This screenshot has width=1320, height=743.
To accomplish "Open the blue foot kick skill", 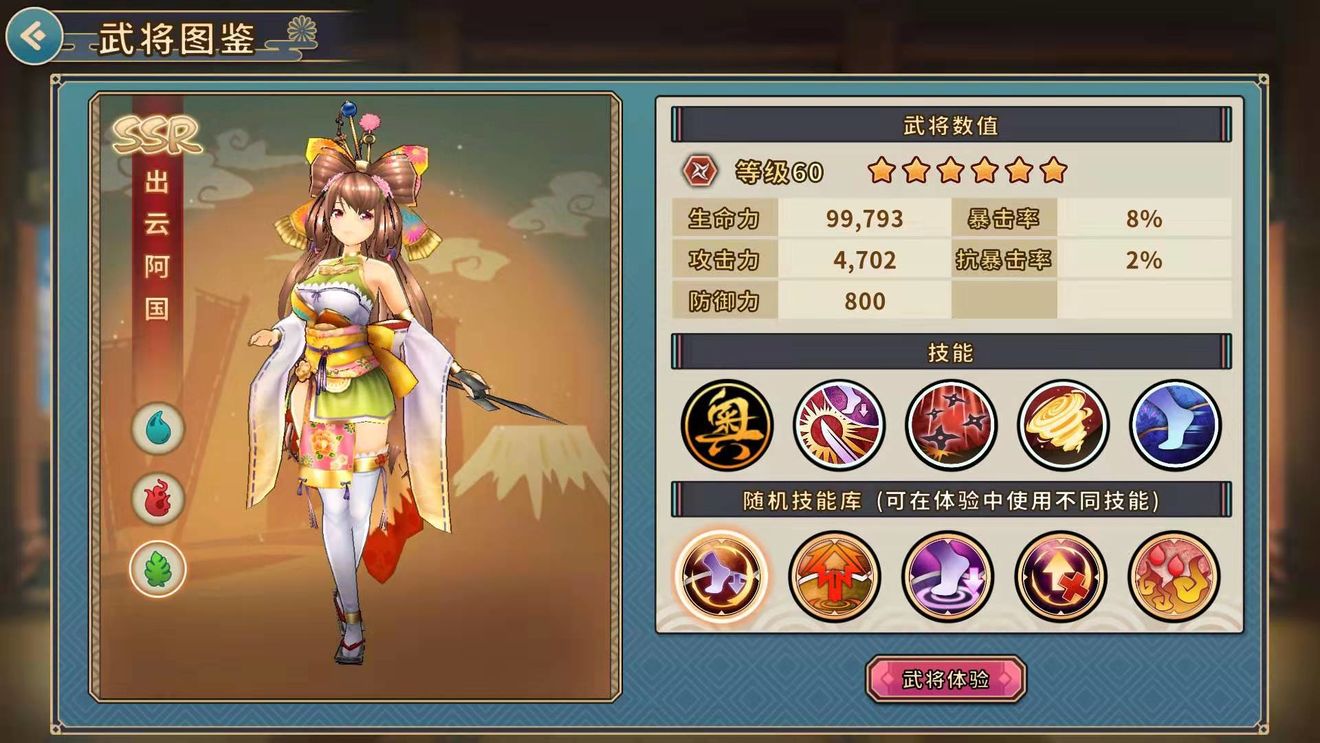I will [1175, 424].
